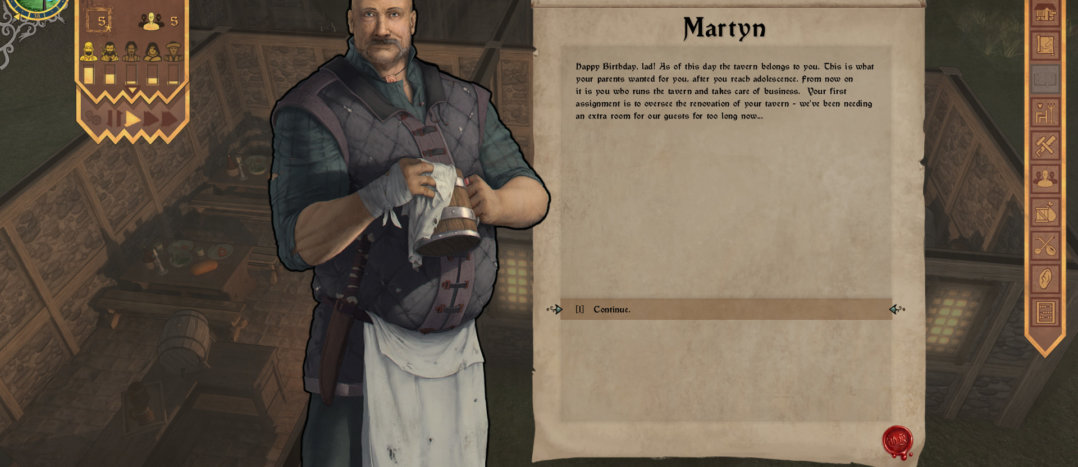Screen dimensions: 1078x467
Task: Pause the game speed
Action: [113, 119]
